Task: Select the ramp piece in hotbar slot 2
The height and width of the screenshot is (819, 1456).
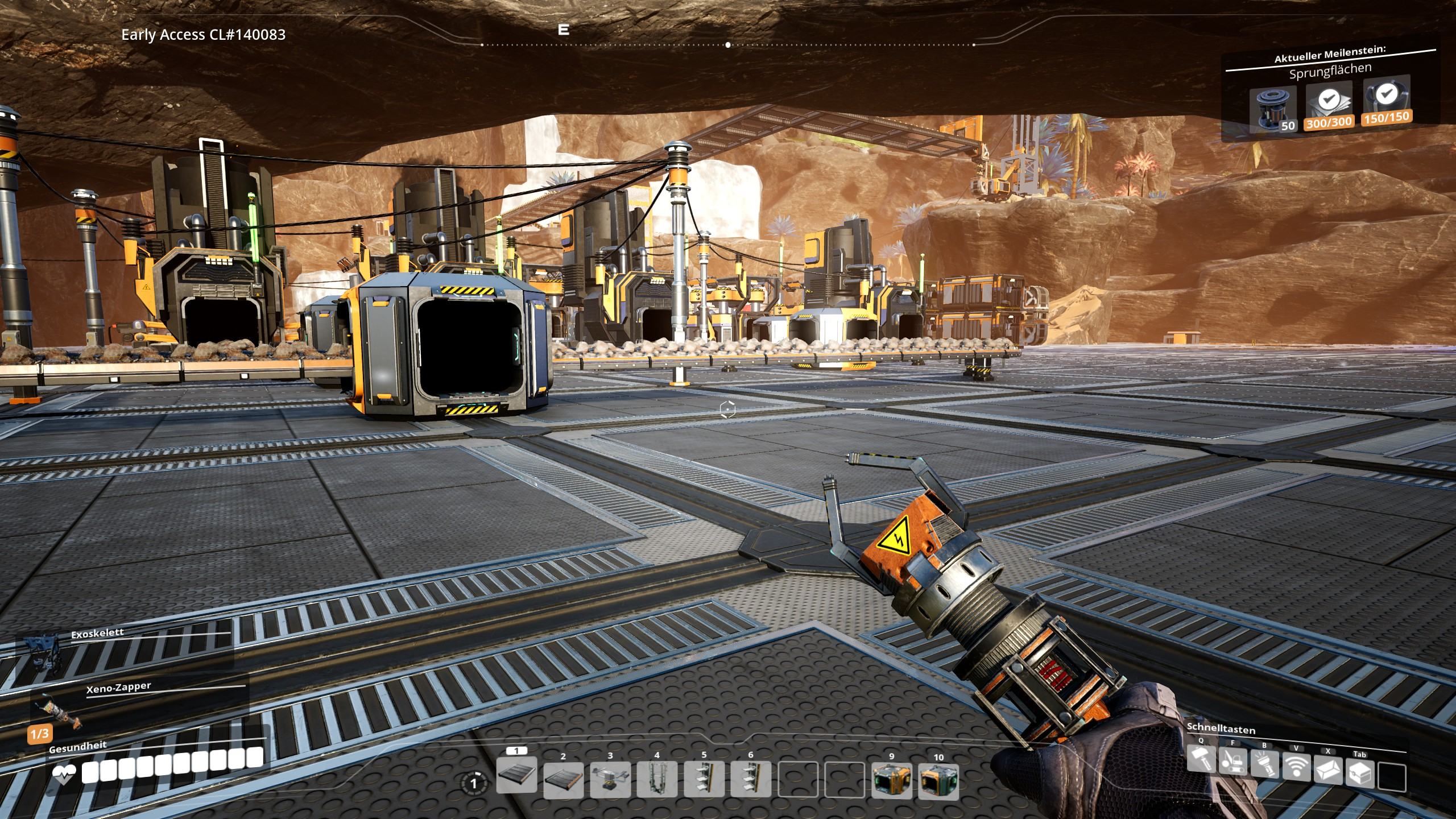Action: pyautogui.click(x=563, y=779)
